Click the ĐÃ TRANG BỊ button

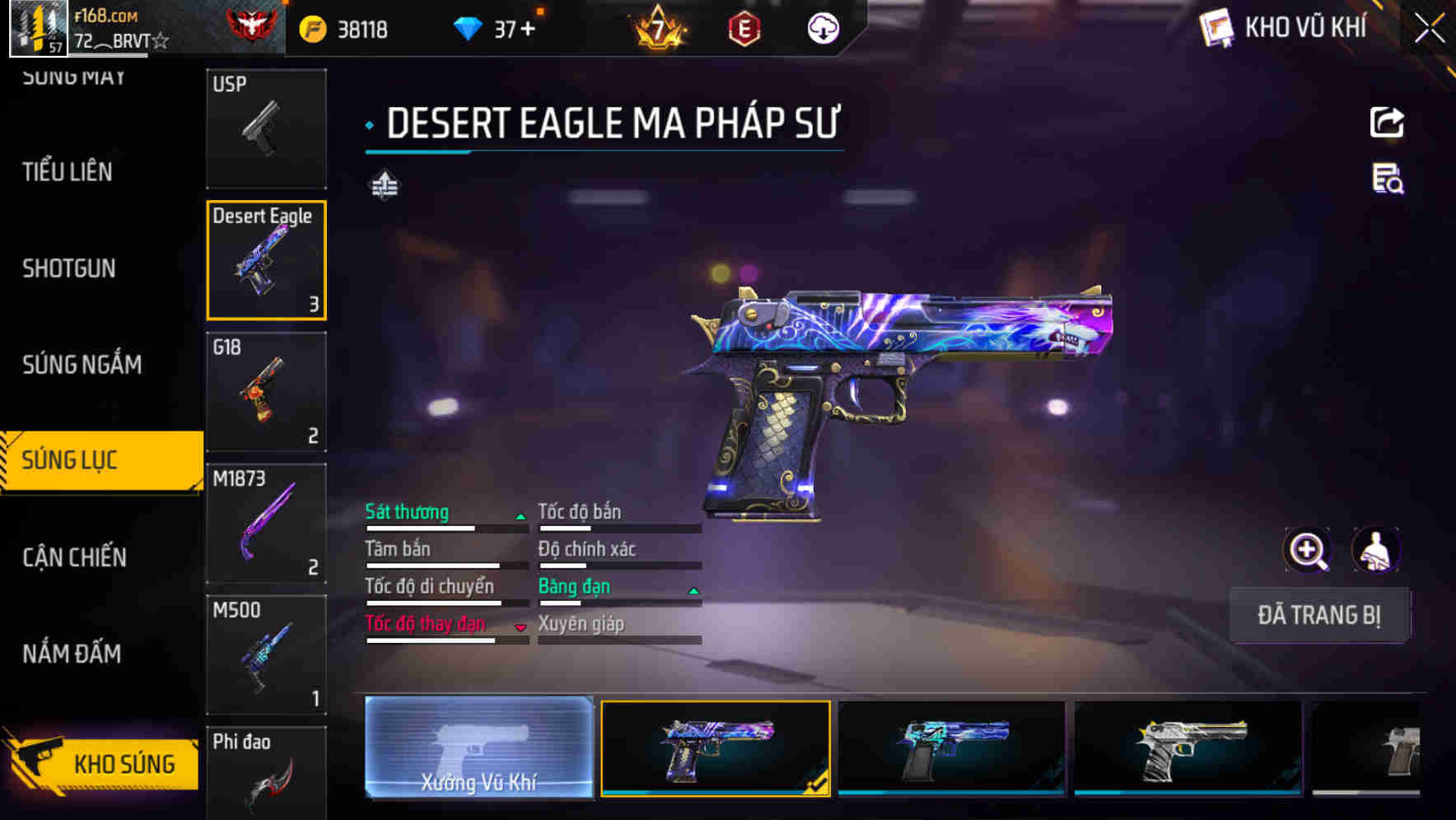1319,615
